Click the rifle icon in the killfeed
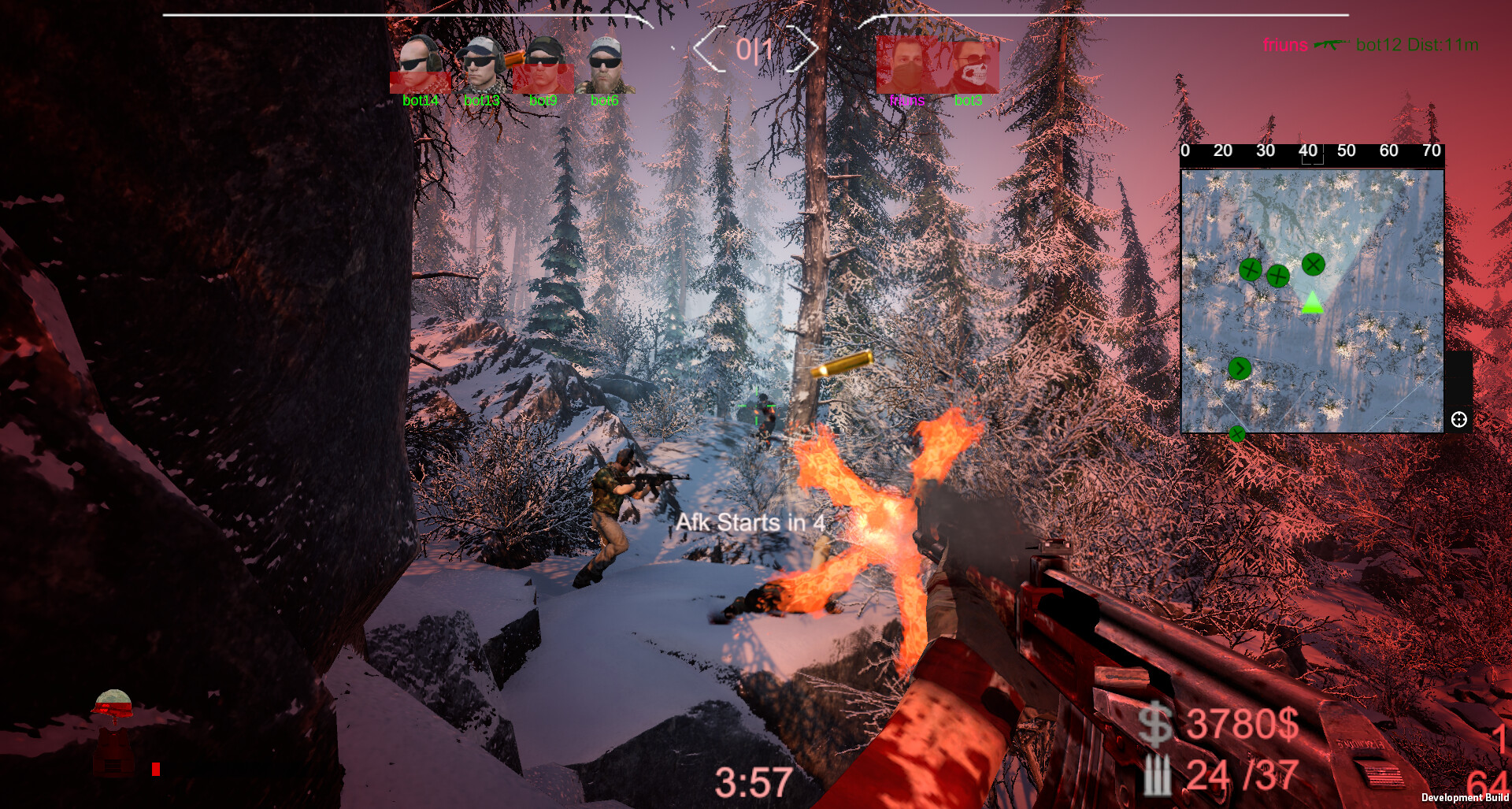Screen dimensions: 1512x809 pyautogui.click(x=1329, y=46)
